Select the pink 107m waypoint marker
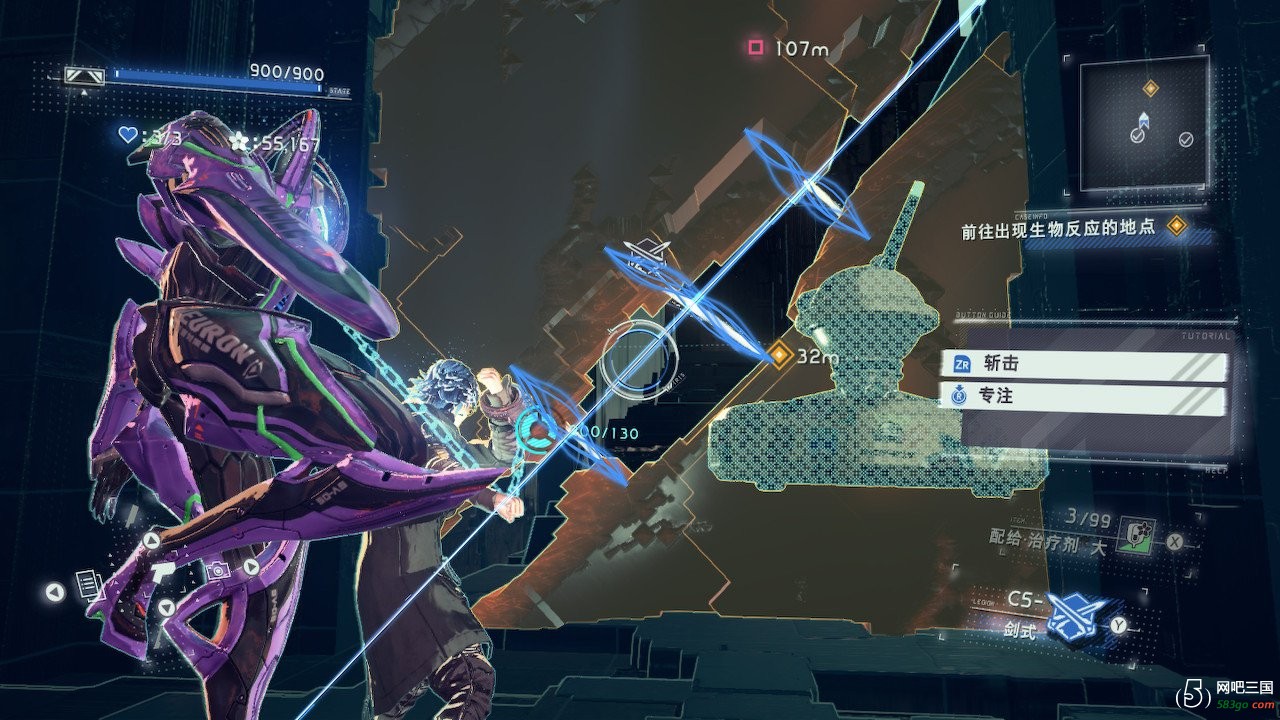Viewport: 1280px width, 720px height. click(x=756, y=47)
